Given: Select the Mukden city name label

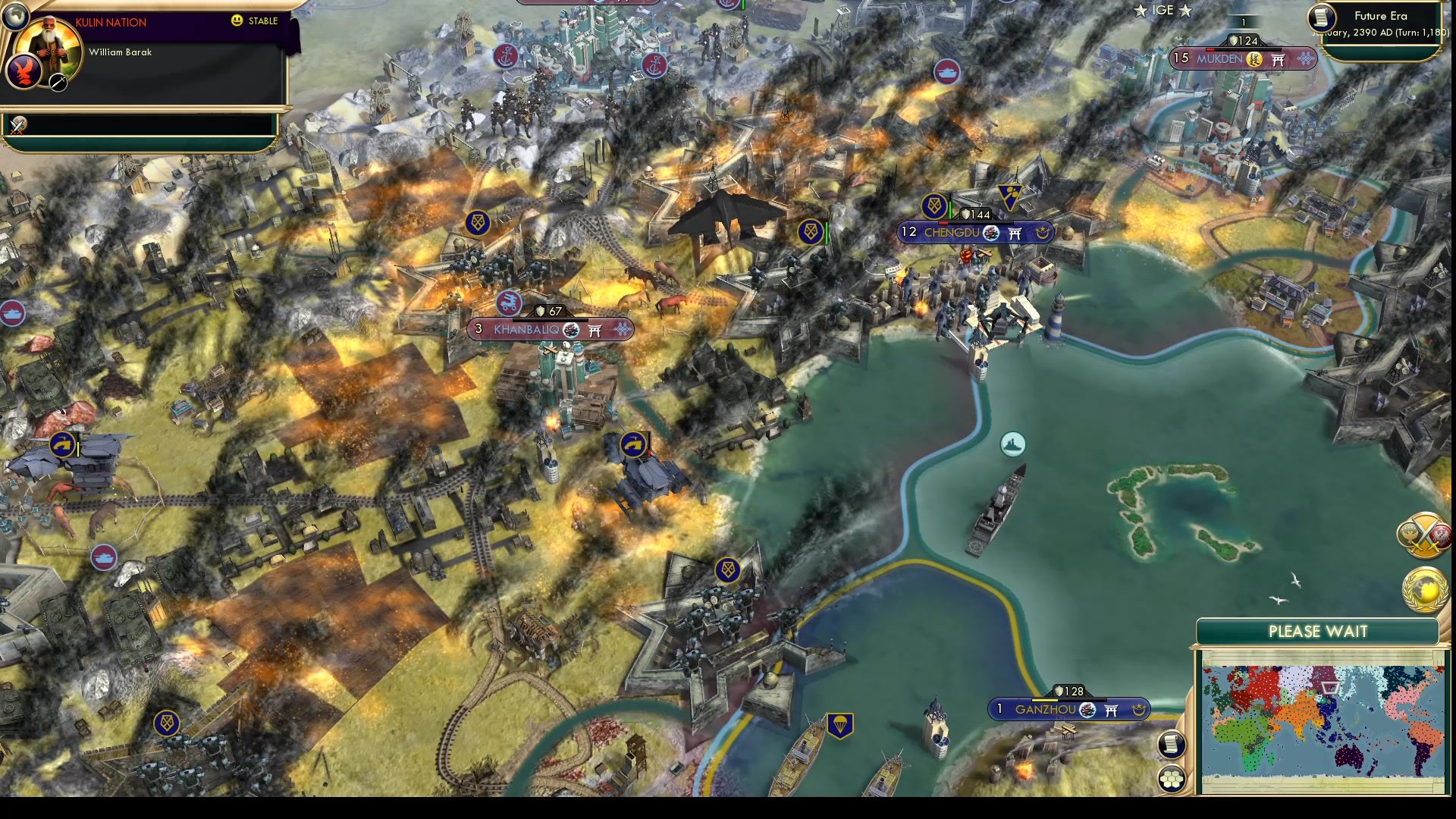Looking at the screenshot, I should pyautogui.click(x=1219, y=59).
